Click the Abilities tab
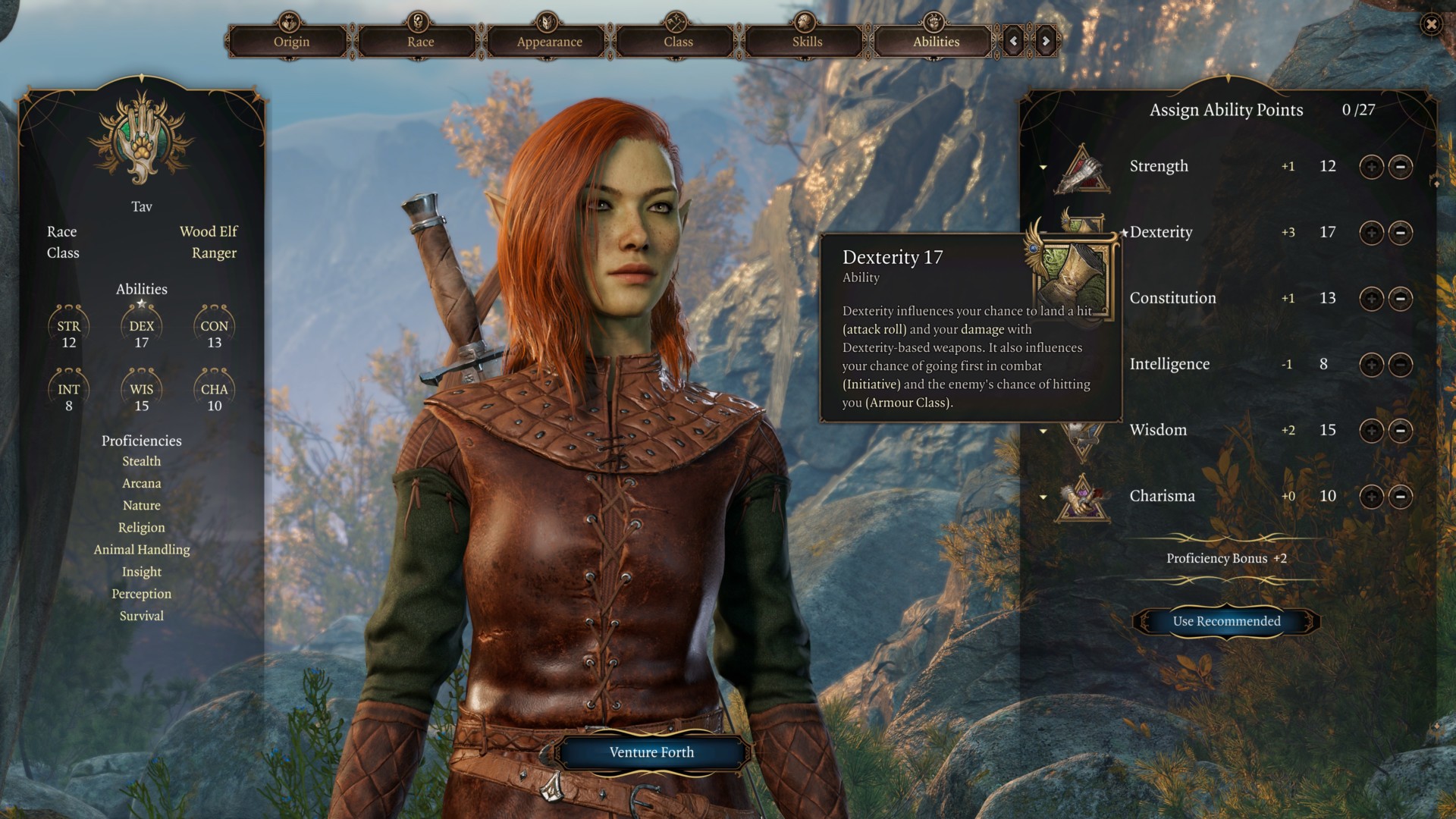This screenshot has height=819, width=1456. (936, 42)
